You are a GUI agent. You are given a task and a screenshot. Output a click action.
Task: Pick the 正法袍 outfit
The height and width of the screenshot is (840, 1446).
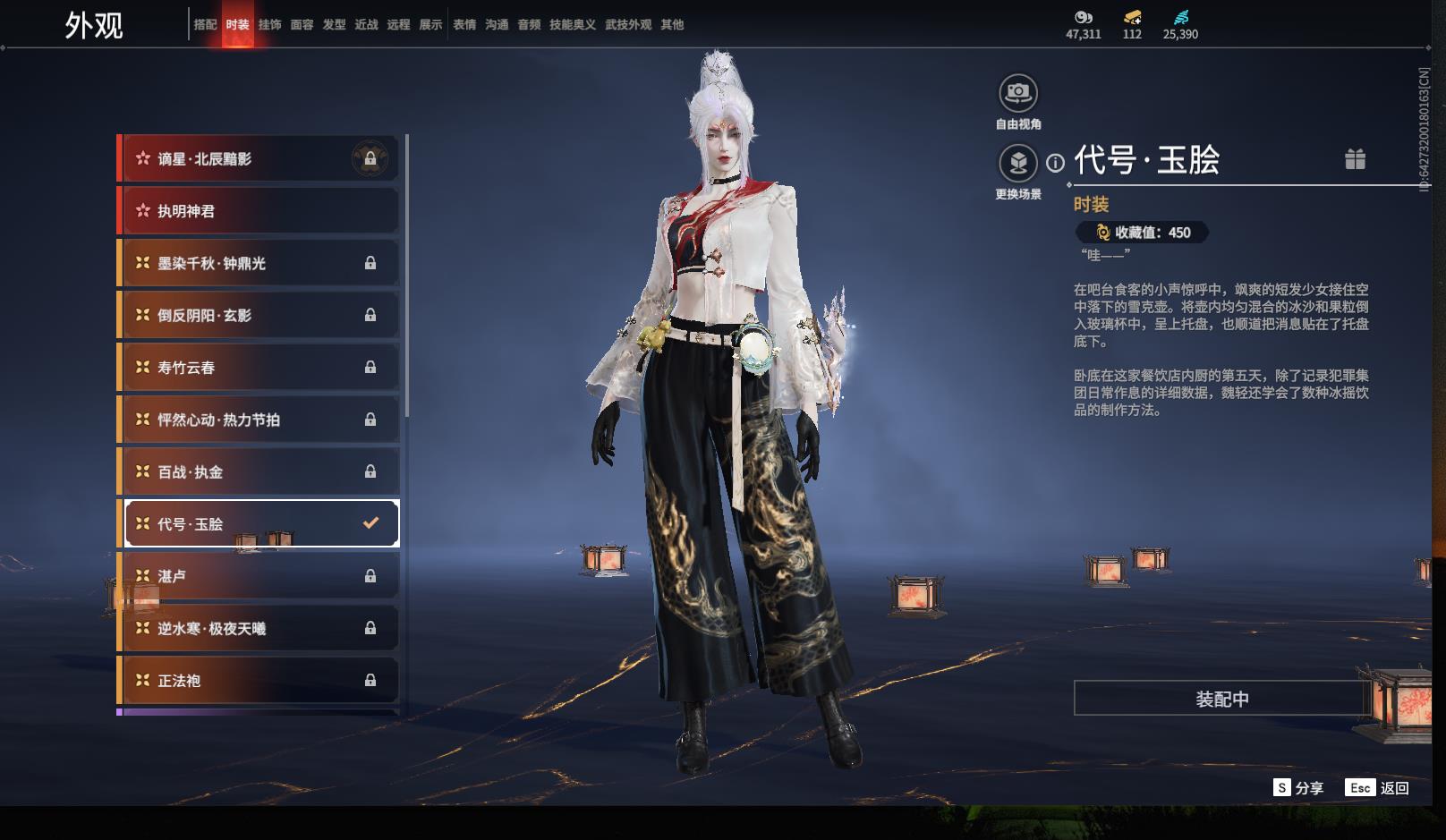pyautogui.click(x=259, y=681)
